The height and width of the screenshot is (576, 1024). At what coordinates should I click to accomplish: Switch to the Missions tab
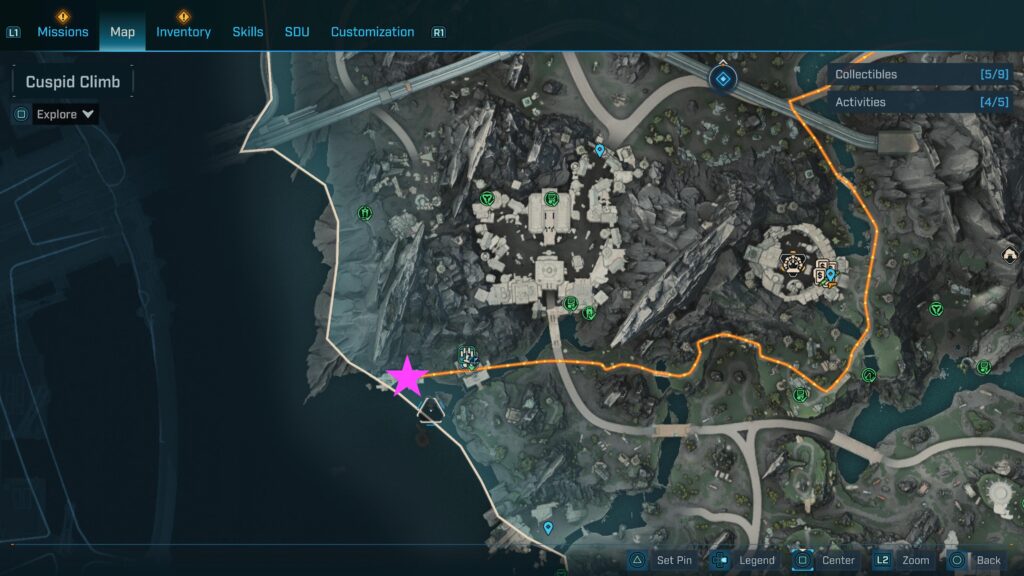coord(63,32)
